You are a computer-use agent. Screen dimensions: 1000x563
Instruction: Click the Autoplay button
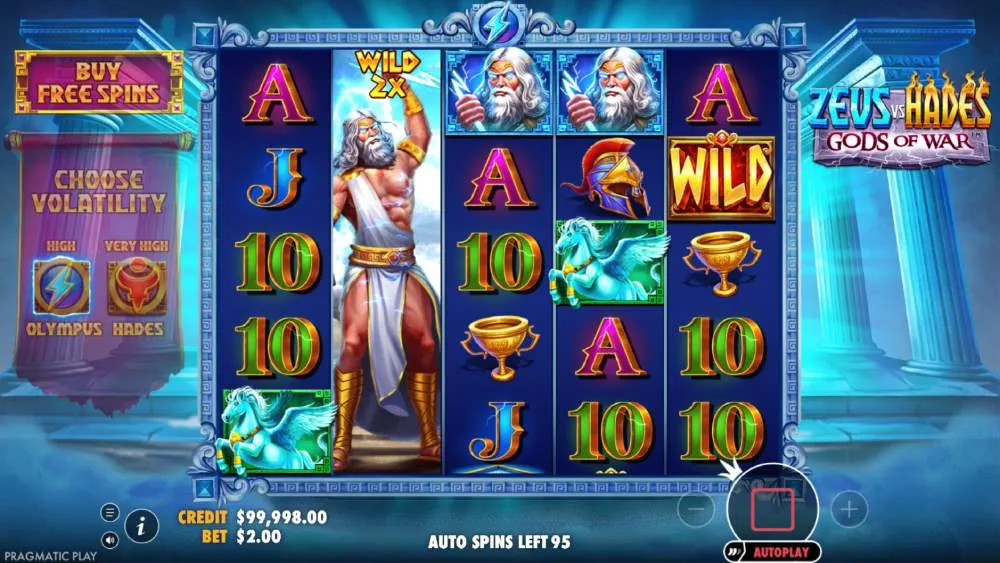774,551
